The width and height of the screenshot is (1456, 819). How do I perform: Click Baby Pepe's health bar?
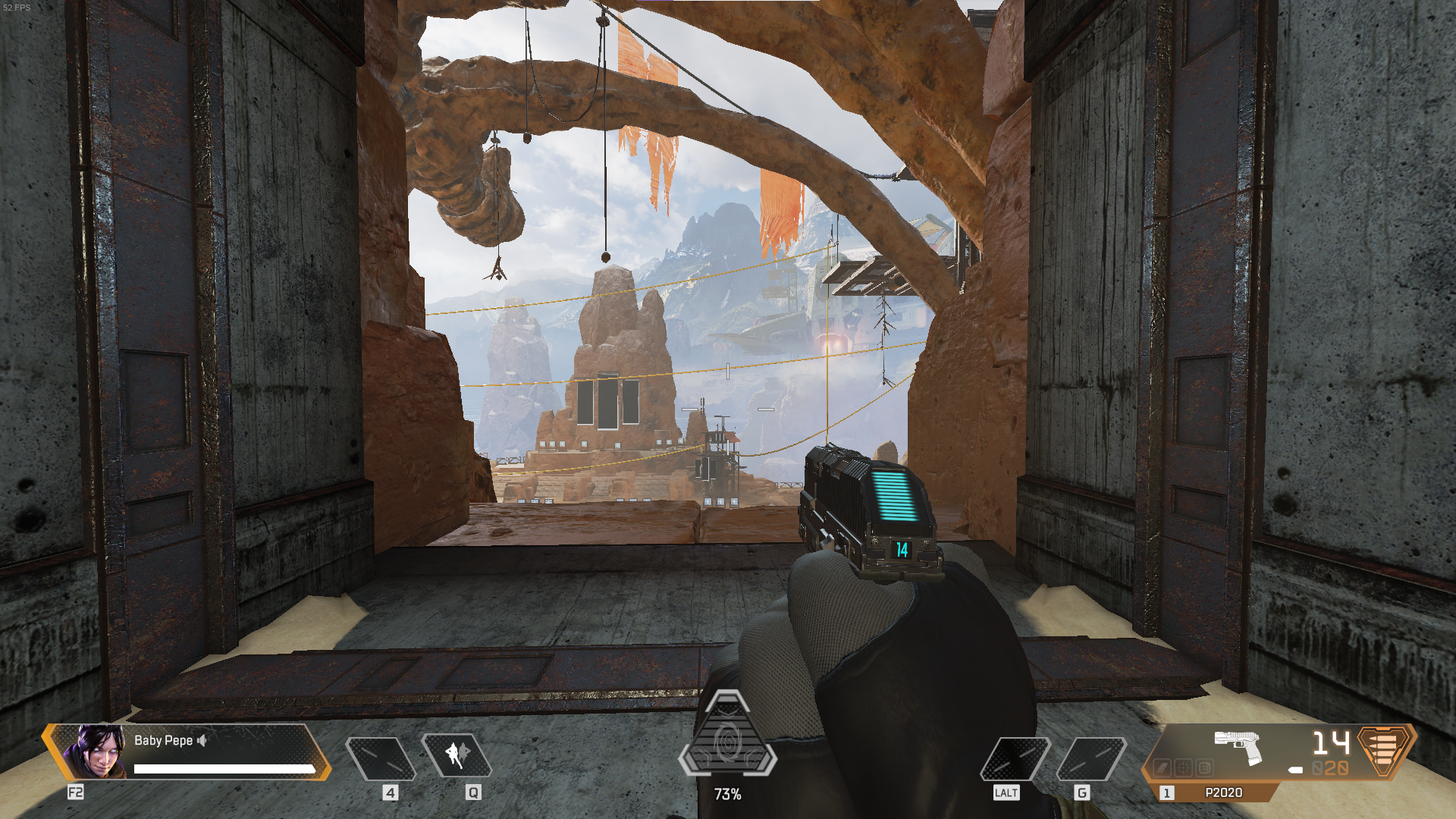pyautogui.click(x=224, y=768)
